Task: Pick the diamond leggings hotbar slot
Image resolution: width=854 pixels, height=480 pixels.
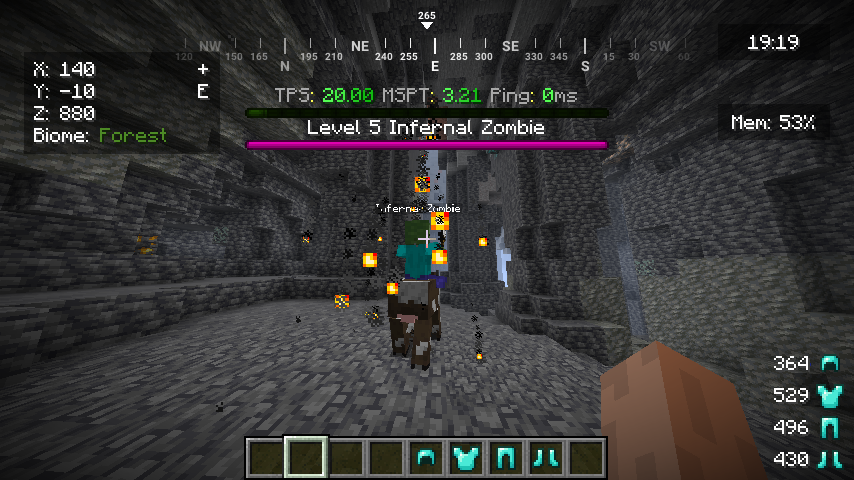Action: [x=506, y=458]
